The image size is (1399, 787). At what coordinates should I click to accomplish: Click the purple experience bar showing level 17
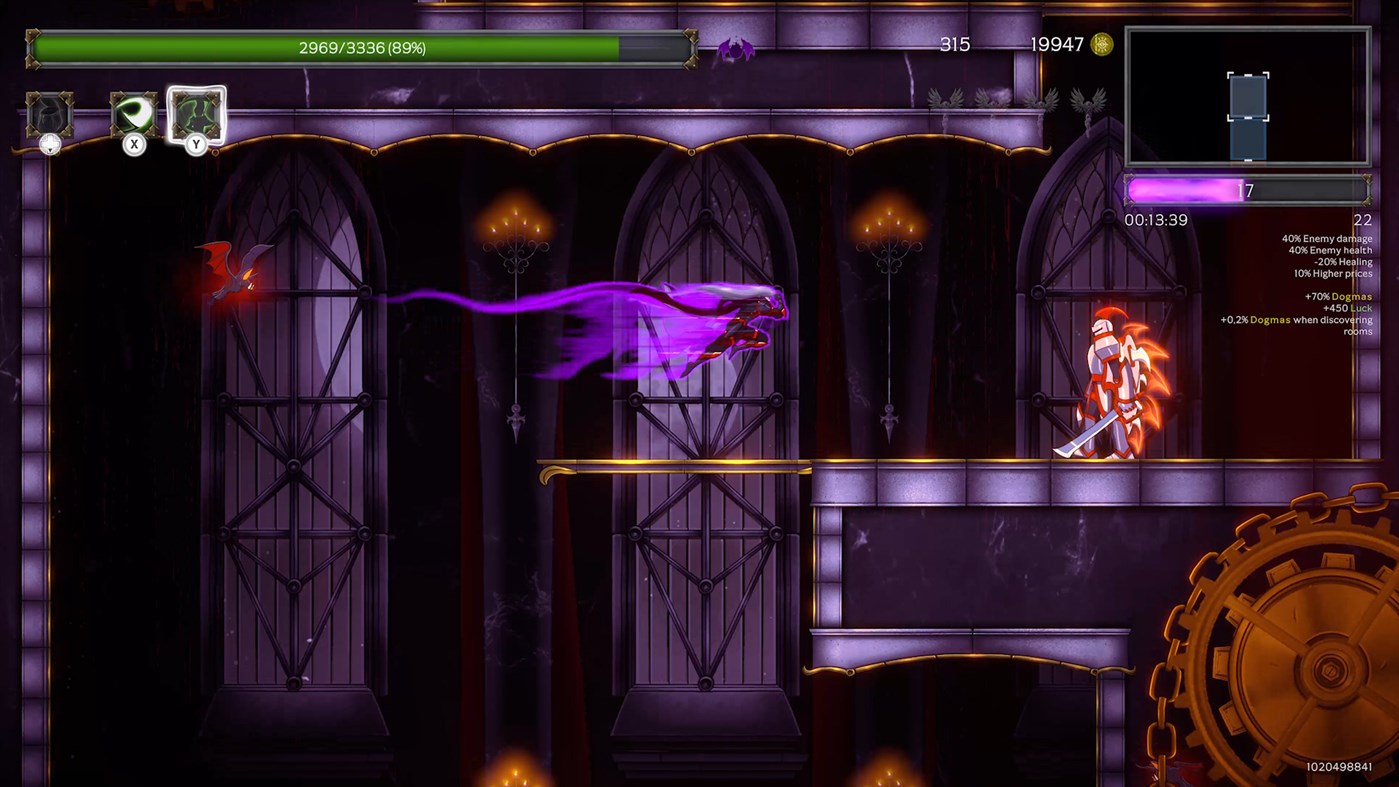pos(1248,189)
